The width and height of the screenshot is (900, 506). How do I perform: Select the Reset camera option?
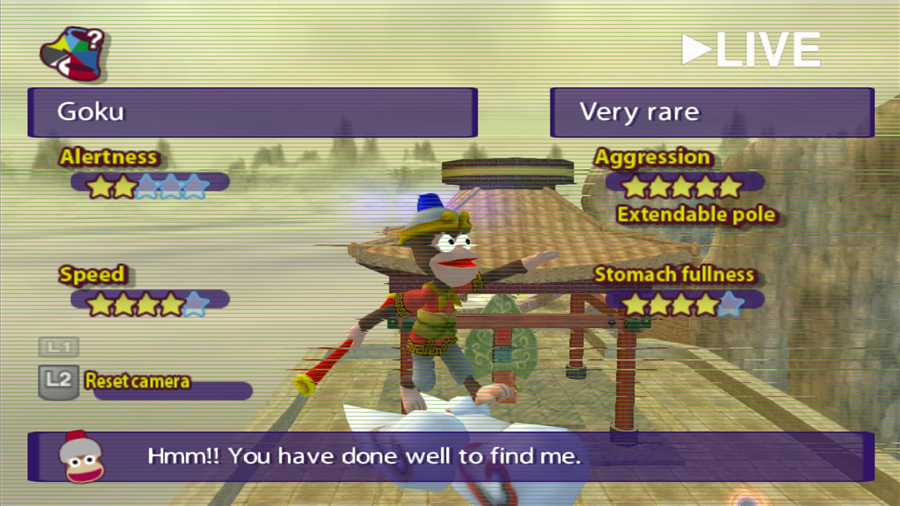pos(138,381)
